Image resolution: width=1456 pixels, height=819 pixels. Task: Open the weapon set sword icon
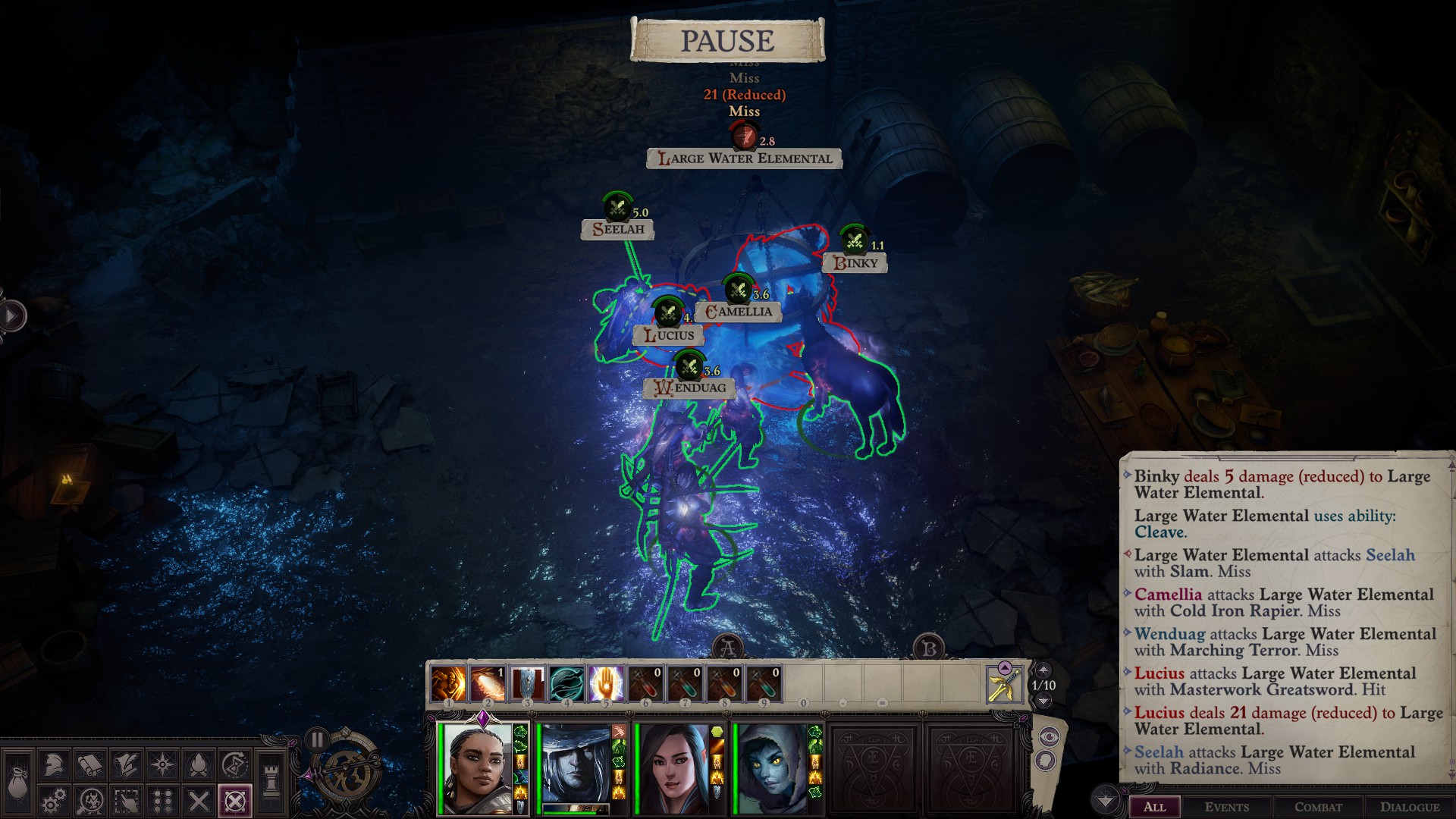(x=1004, y=684)
